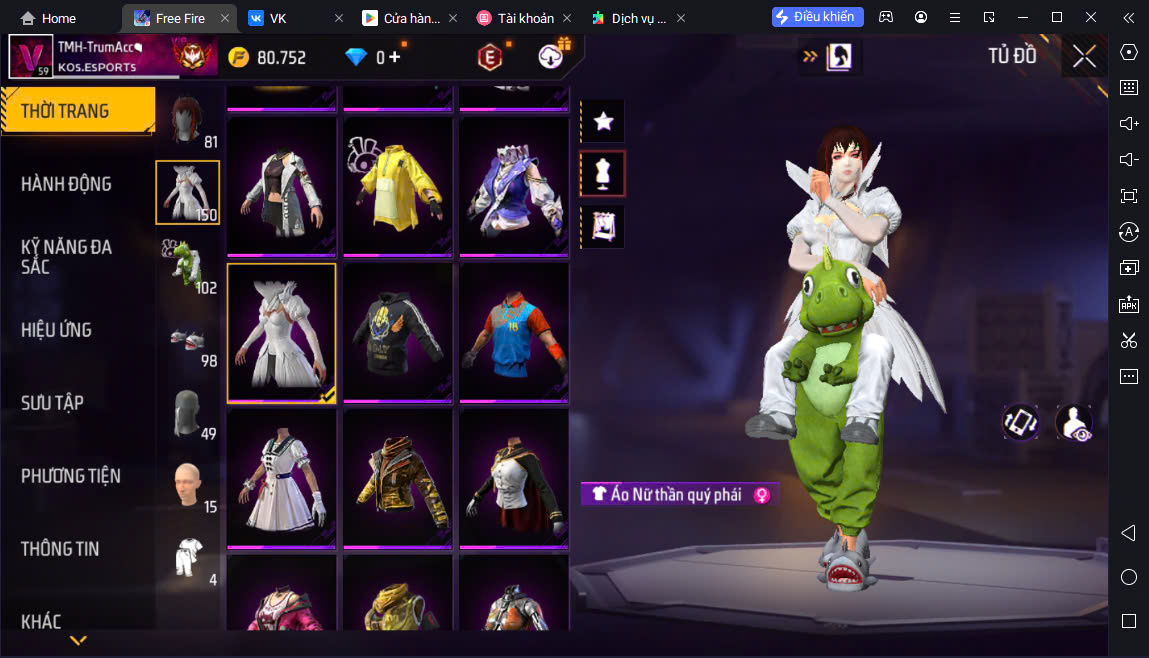The height and width of the screenshot is (658, 1149).
Task: Choose the shark slippers shoes subcategory
Action: [187, 340]
